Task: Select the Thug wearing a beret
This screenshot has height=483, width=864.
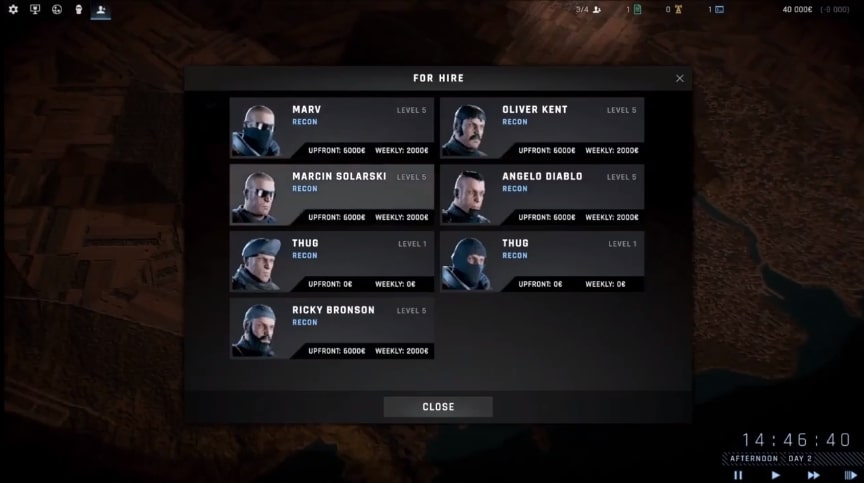Action: (332, 261)
